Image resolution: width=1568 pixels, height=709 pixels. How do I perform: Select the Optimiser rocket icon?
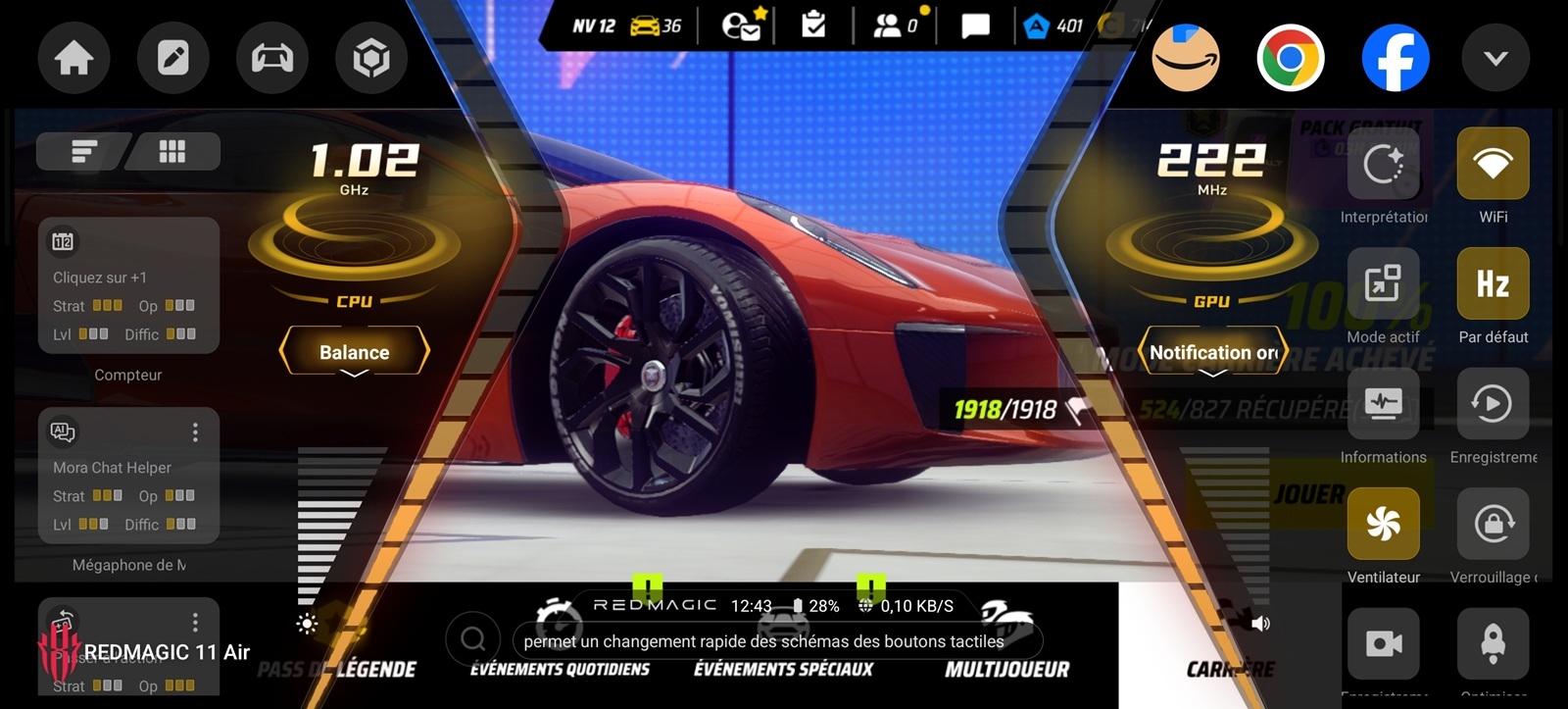coord(1493,642)
